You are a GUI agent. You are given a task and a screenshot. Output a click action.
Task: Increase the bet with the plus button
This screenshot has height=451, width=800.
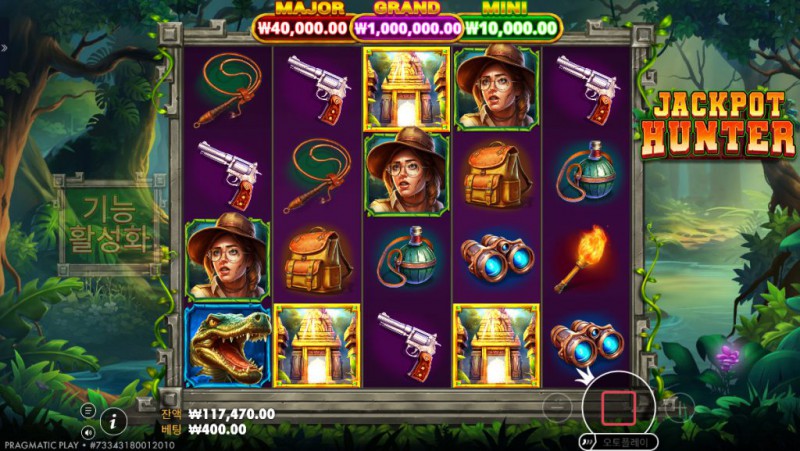click(679, 406)
